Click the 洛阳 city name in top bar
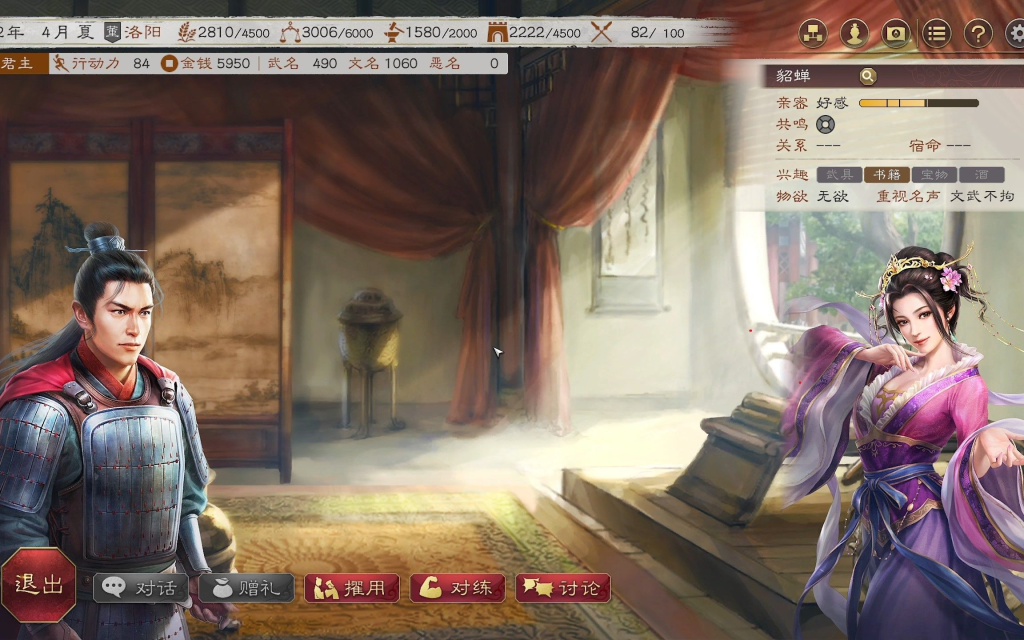1024x640 pixels. point(143,32)
